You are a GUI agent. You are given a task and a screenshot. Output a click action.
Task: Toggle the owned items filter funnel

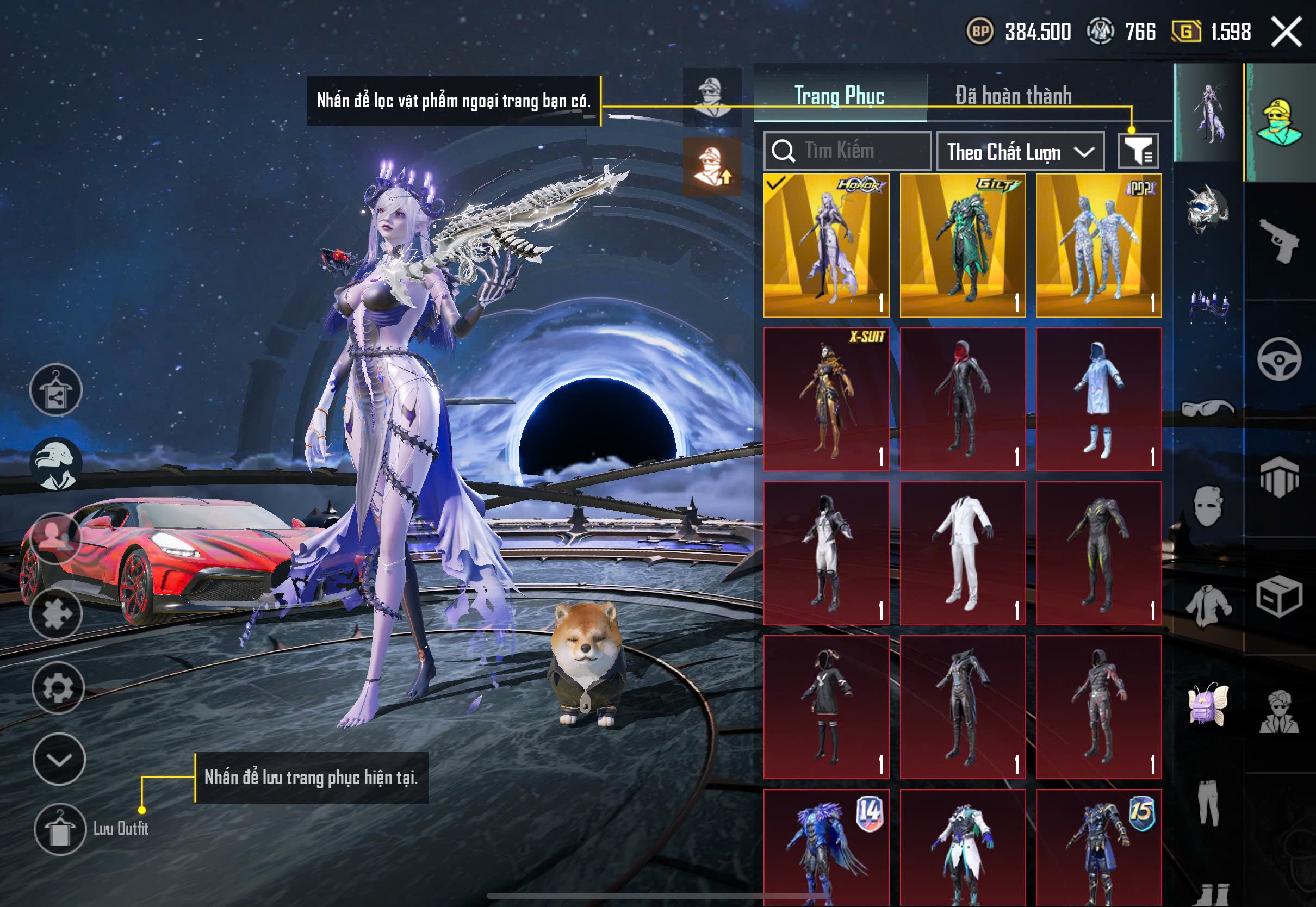[1138, 151]
